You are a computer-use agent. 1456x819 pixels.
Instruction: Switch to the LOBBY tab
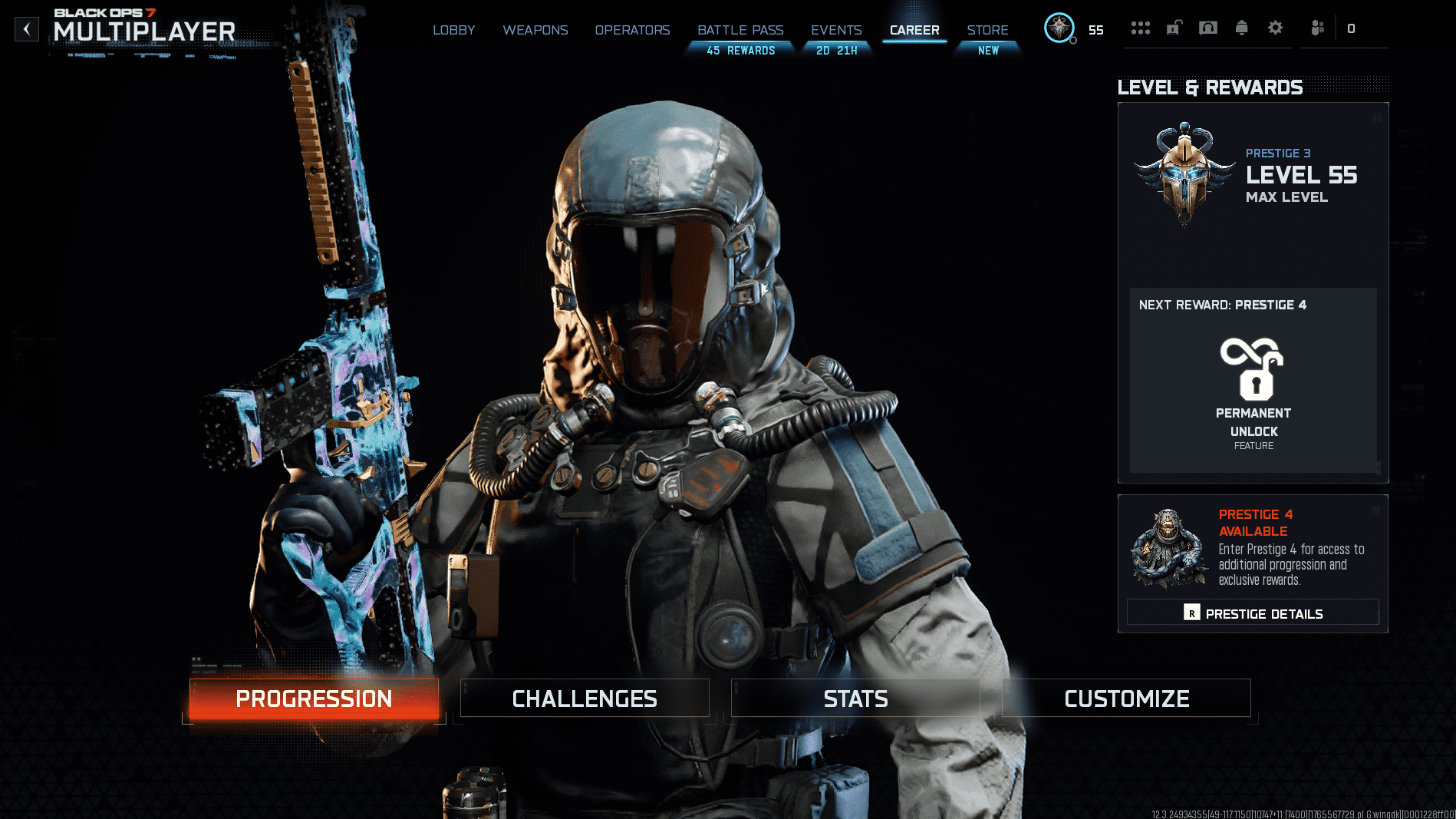(454, 30)
